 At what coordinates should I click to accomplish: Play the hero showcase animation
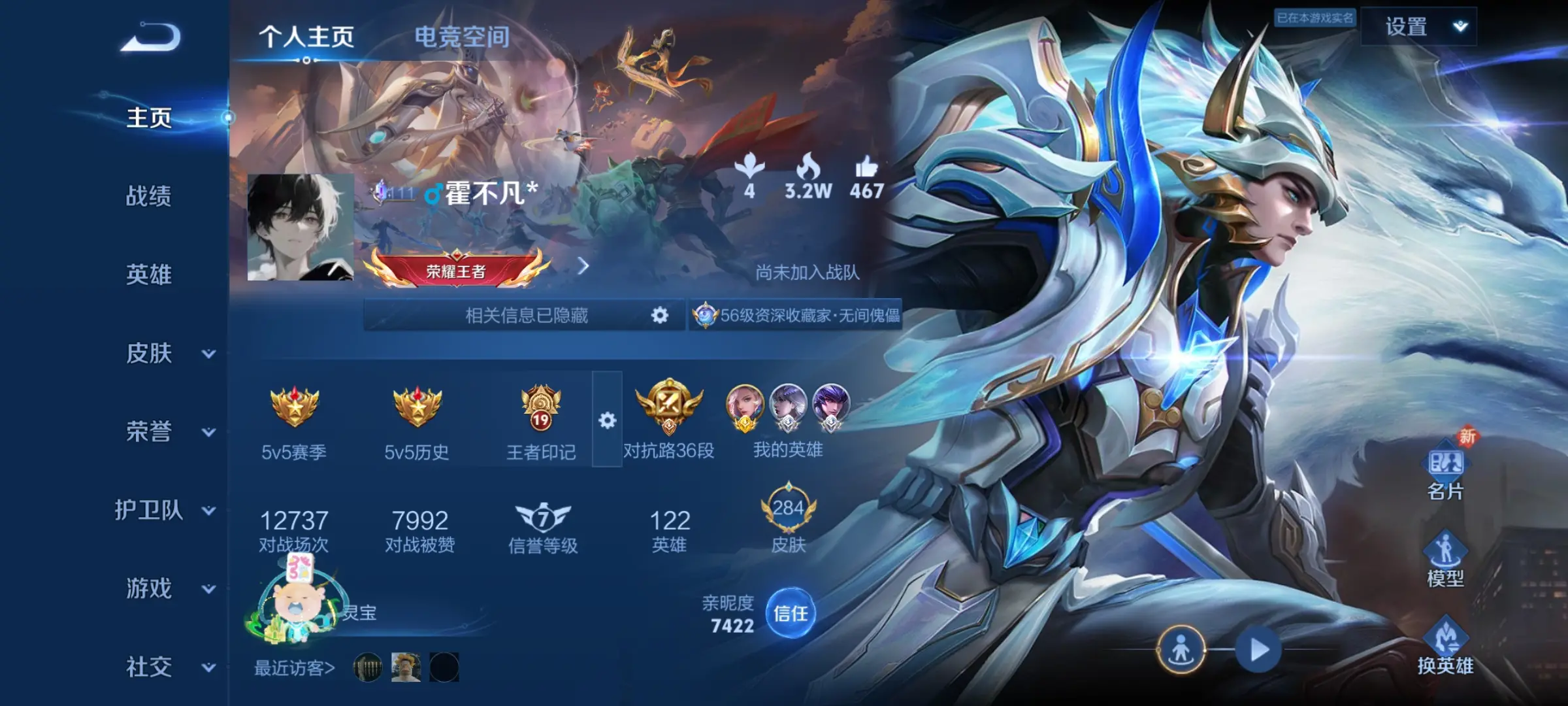click(x=1259, y=650)
